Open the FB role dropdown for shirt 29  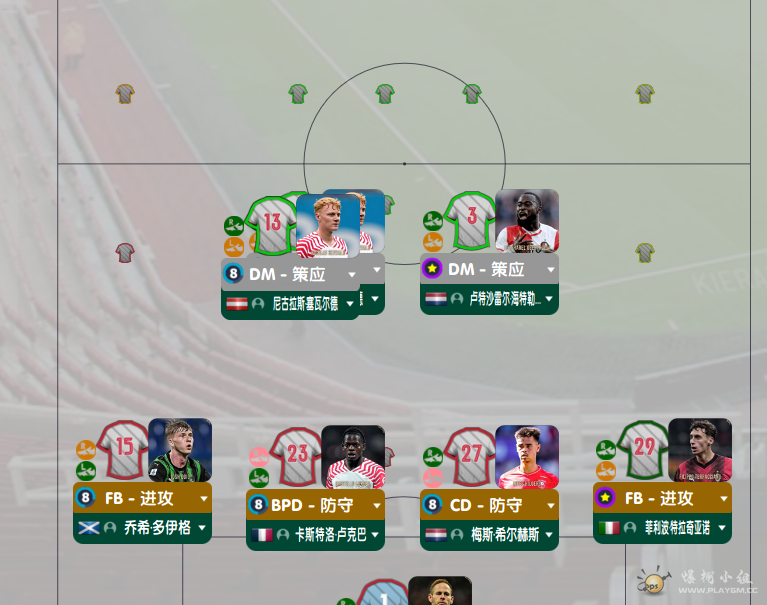[x=724, y=498]
